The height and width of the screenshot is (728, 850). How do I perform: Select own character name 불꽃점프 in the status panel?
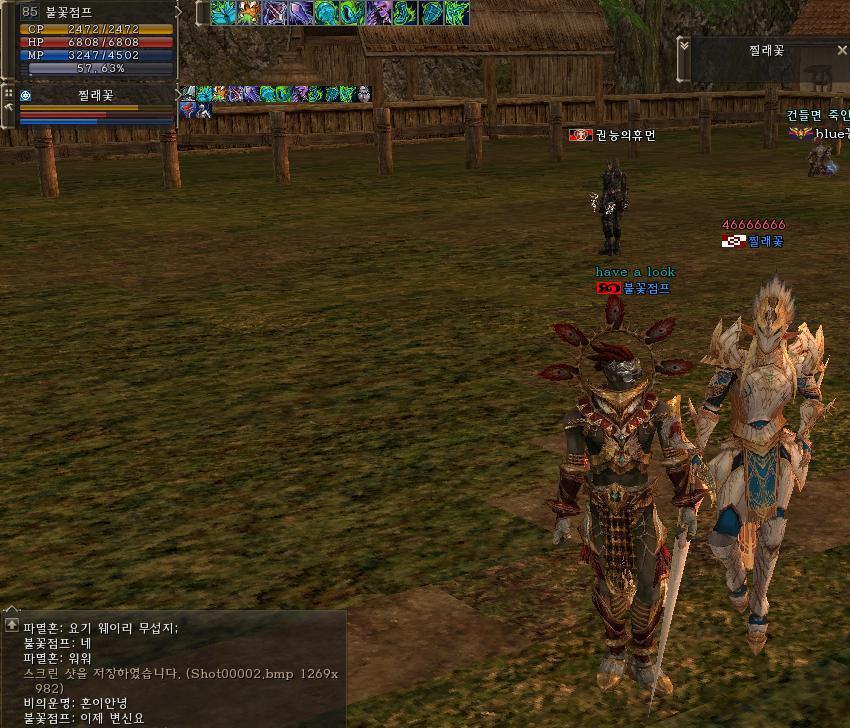tap(69, 13)
